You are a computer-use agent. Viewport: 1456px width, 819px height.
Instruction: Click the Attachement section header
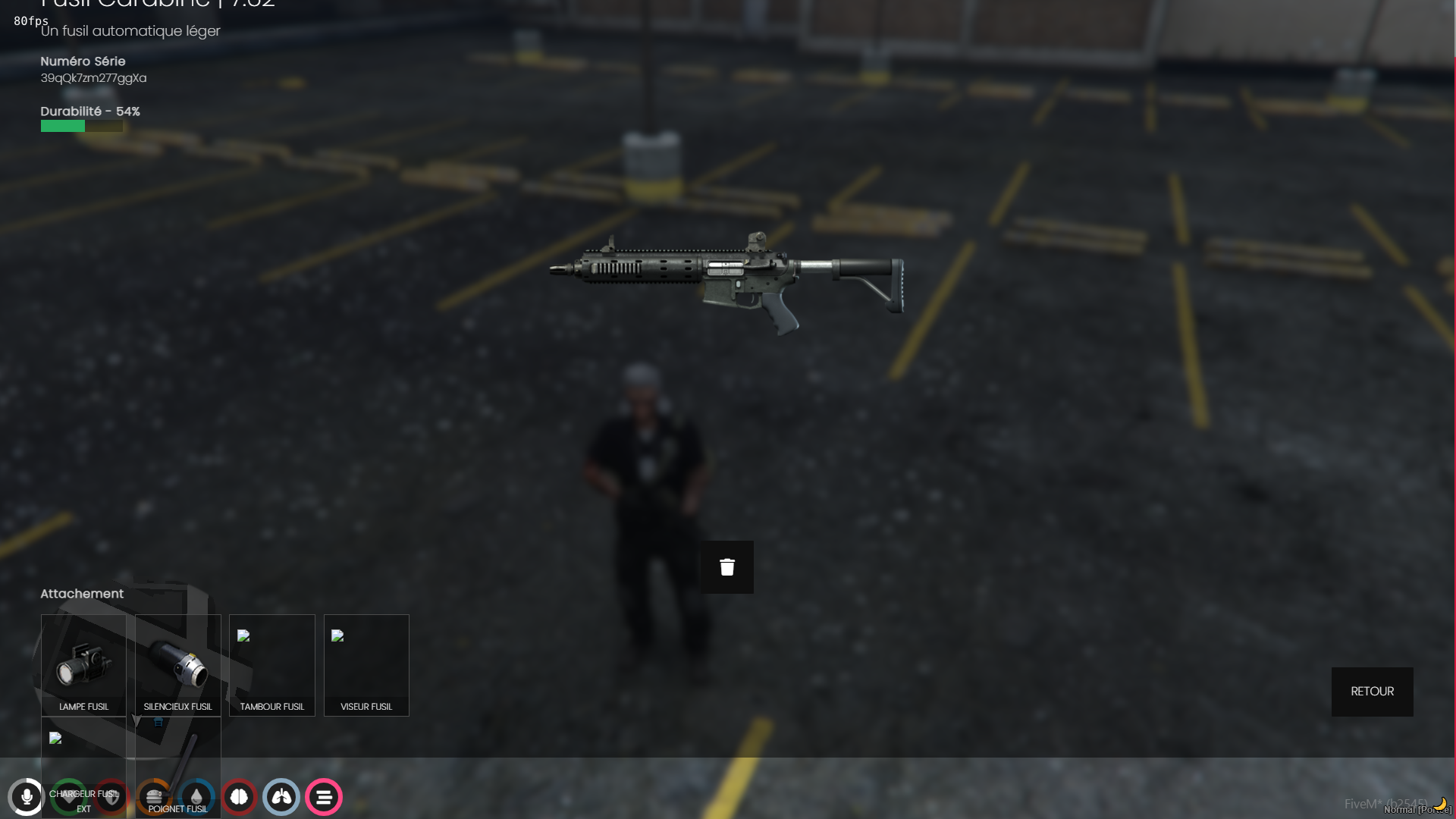pos(82,594)
